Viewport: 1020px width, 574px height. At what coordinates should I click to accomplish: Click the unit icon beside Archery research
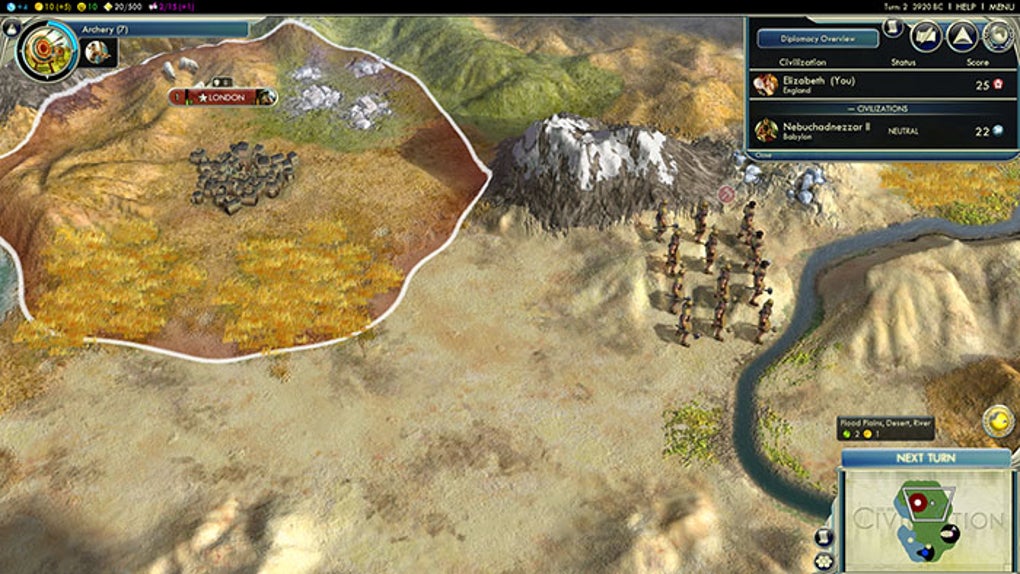[99, 53]
